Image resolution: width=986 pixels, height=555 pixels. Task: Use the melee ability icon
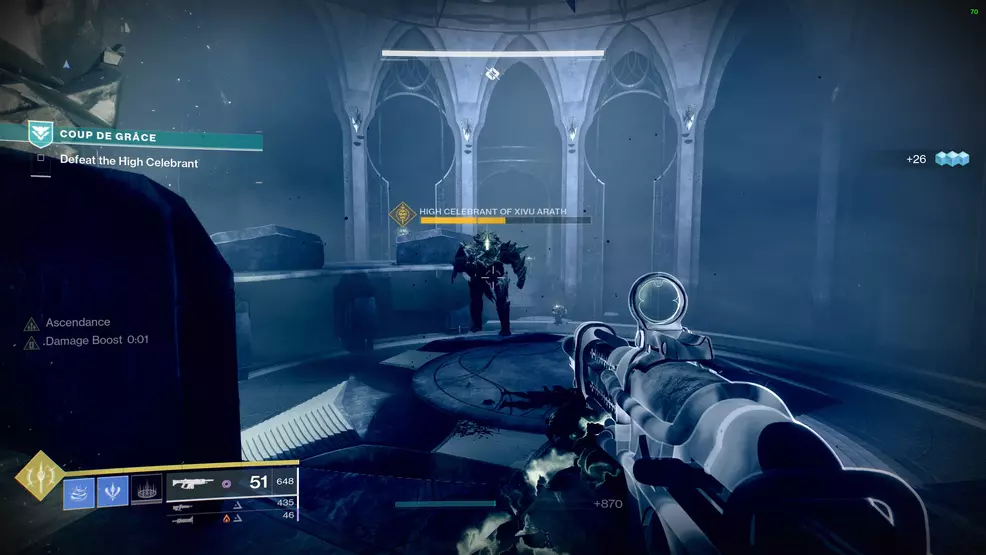(x=112, y=491)
